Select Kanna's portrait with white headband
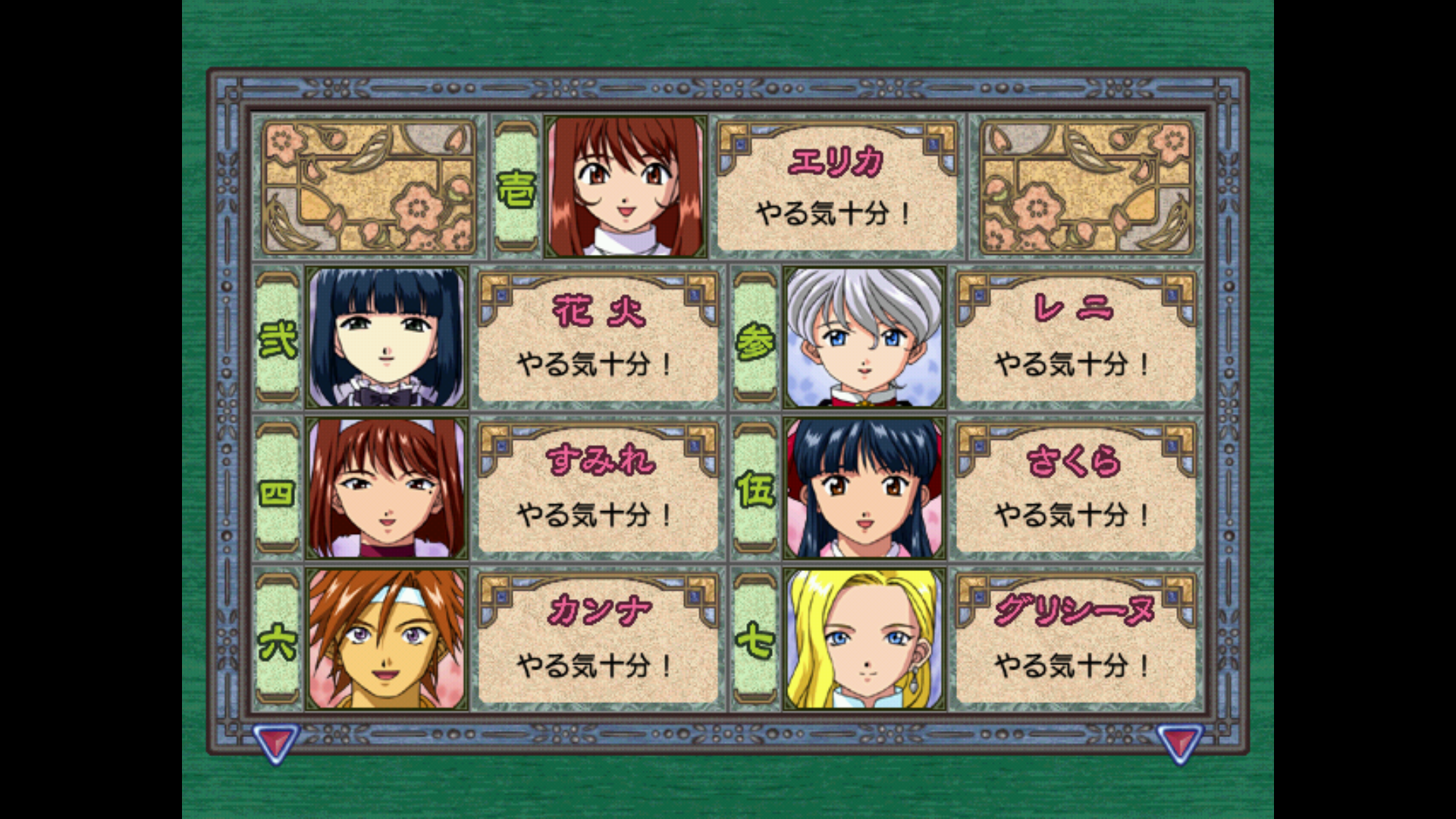 pos(386,639)
